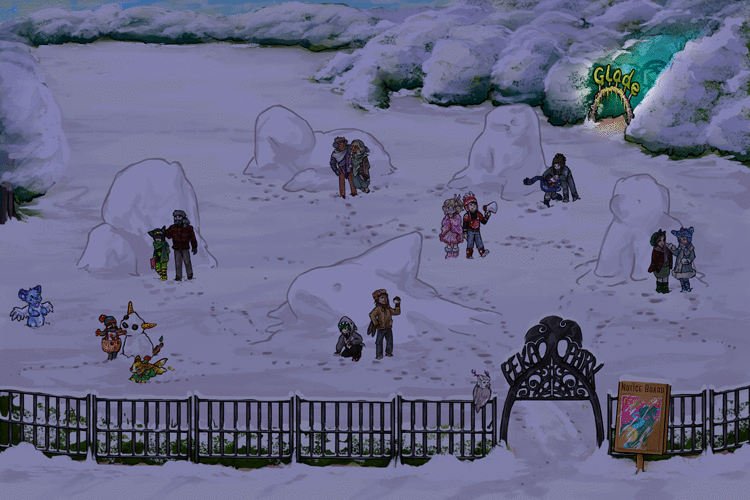Screen dimensions: 750x500
Task: Open the Notice Board sign
Action: coord(643,419)
